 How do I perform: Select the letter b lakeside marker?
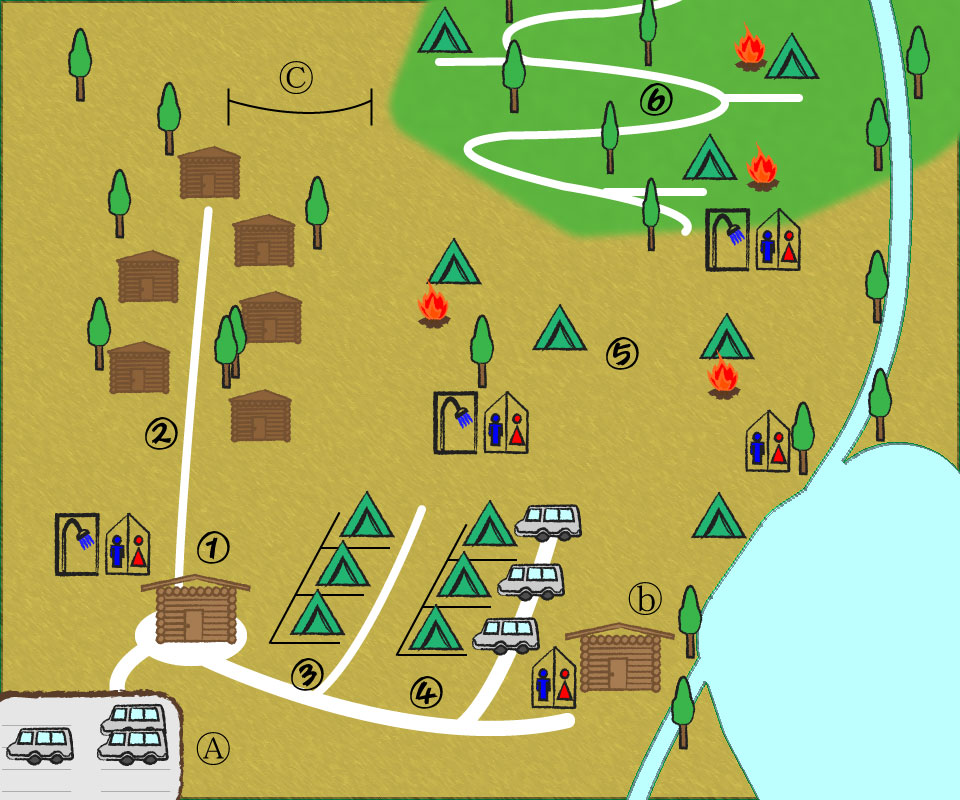click(645, 598)
